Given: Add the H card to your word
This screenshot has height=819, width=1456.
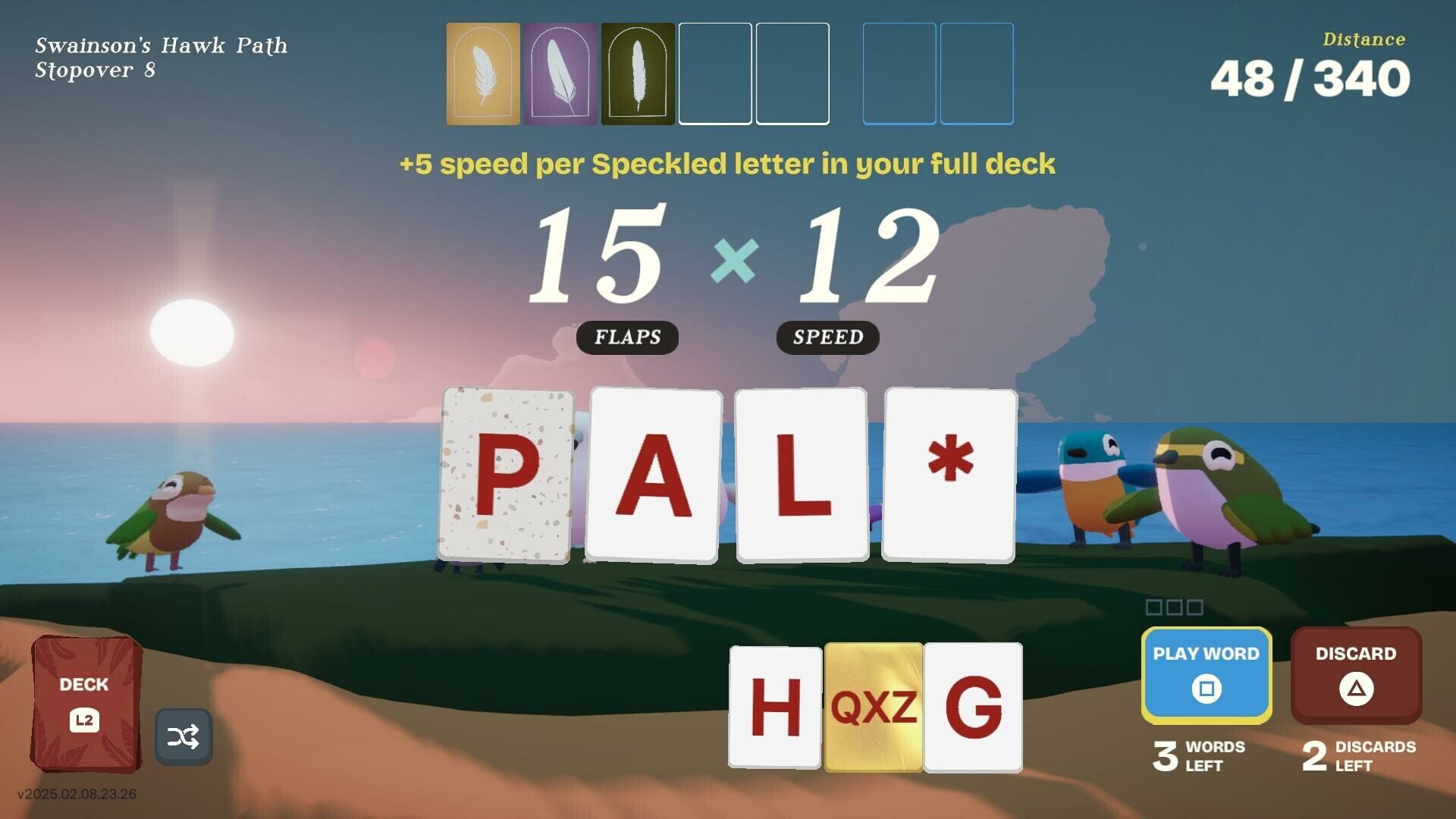Looking at the screenshot, I should point(773,708).
